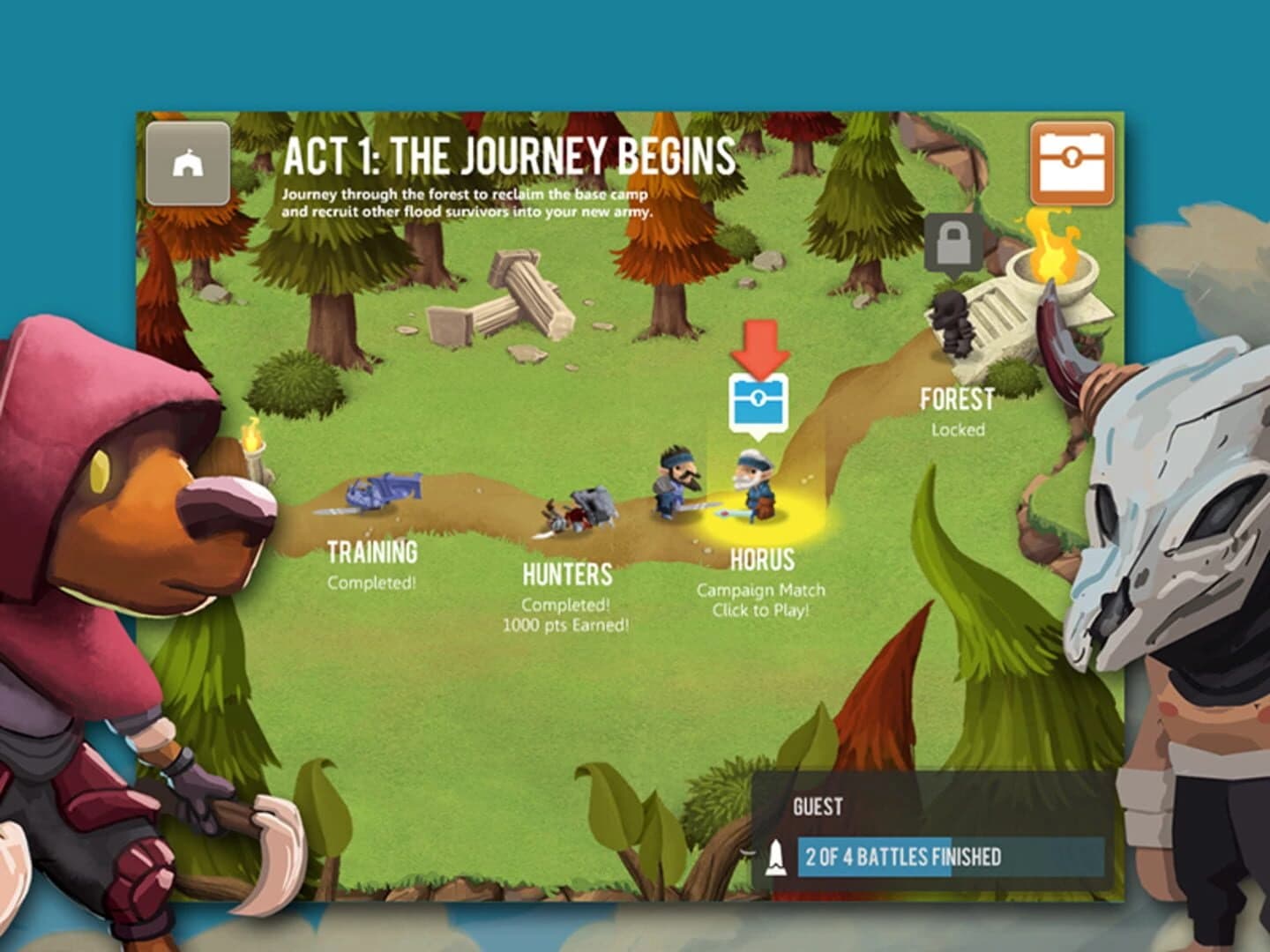Select the locked Forest mission node

point(958,398)
